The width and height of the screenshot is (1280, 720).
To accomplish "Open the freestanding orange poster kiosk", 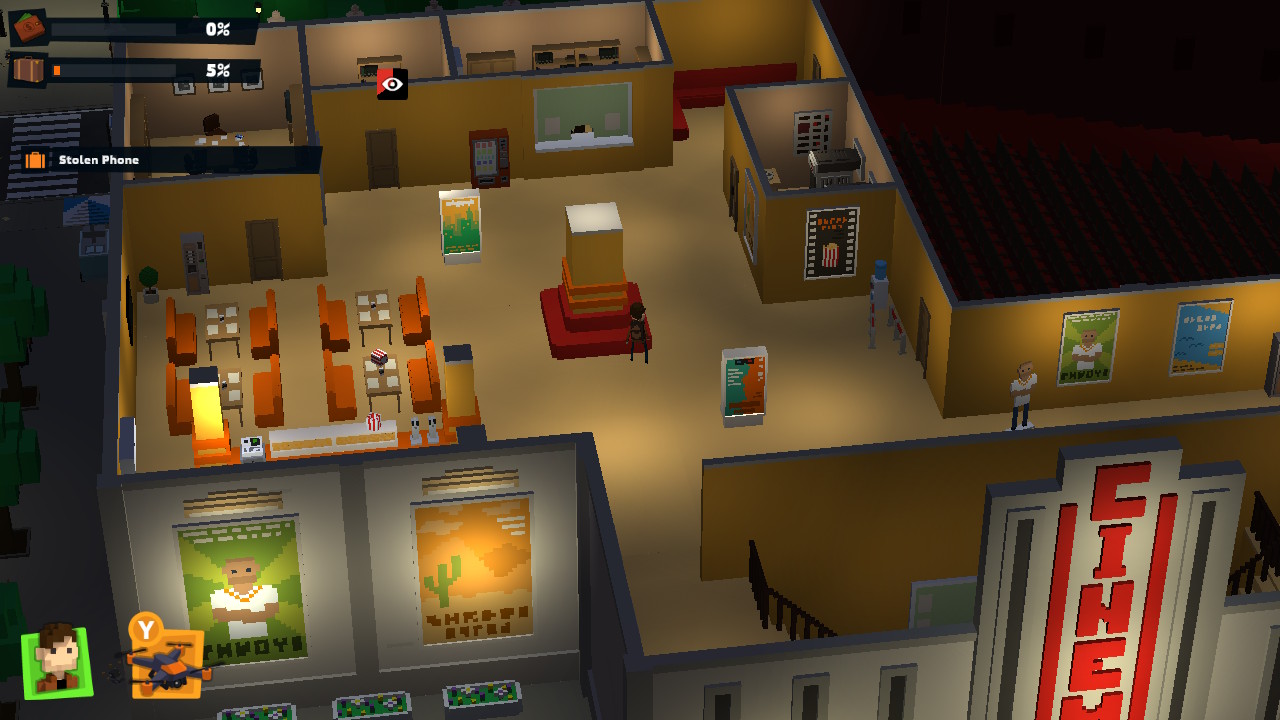I will [742, 385].
